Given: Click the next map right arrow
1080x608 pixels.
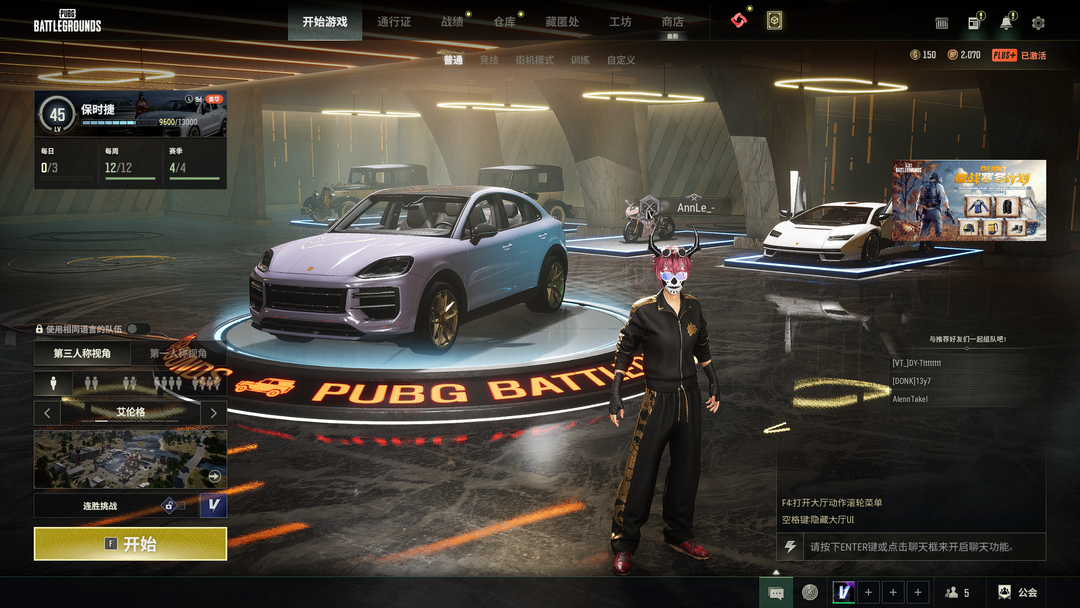Looking at the screenshot, I should [213, 412].
